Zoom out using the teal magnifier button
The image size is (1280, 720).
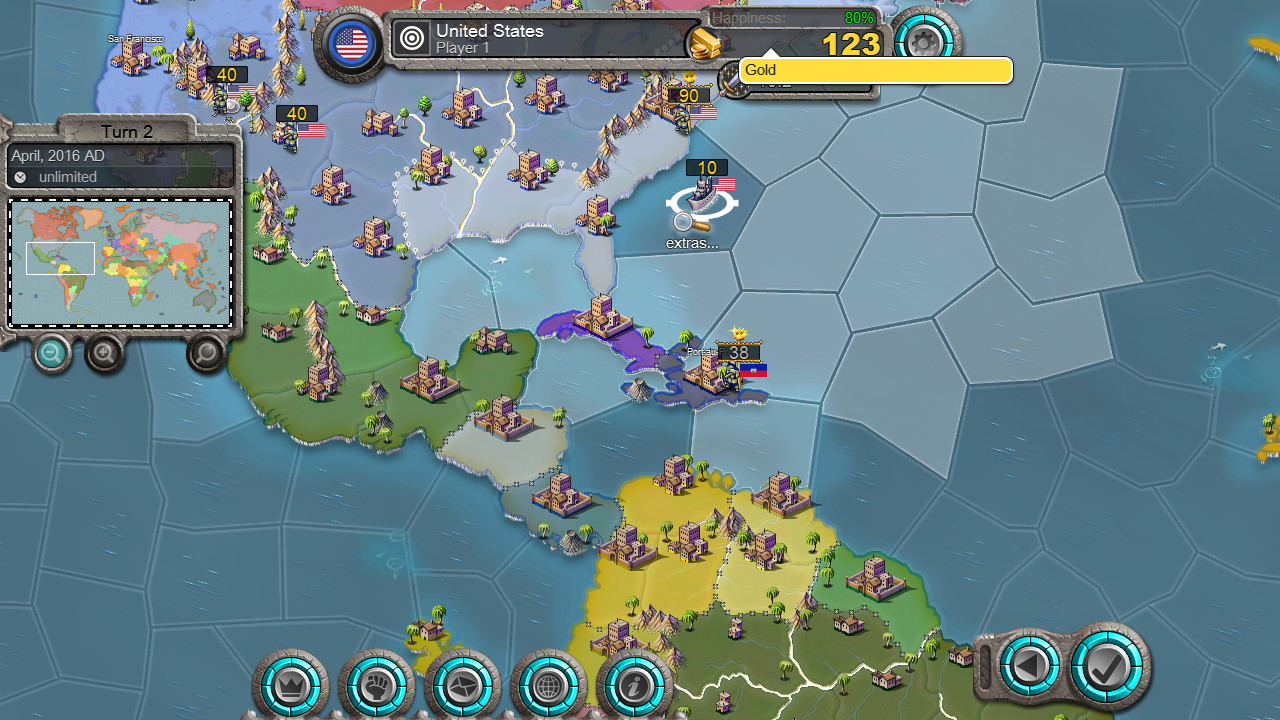[50, 353]
